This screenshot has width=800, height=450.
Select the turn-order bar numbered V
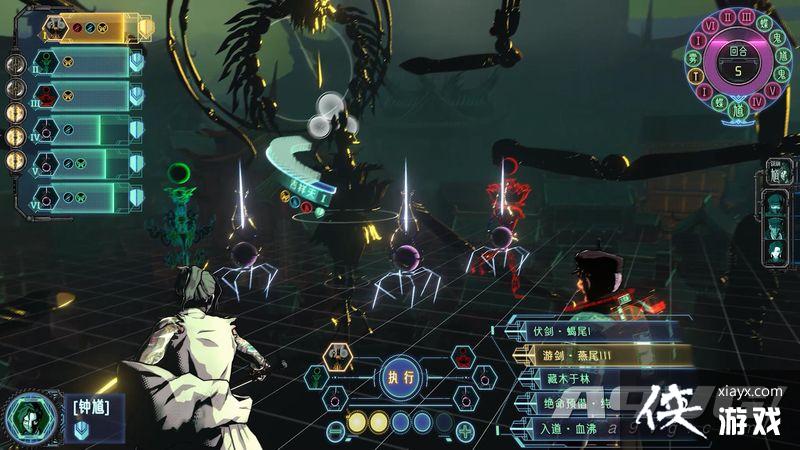[88, 163]
